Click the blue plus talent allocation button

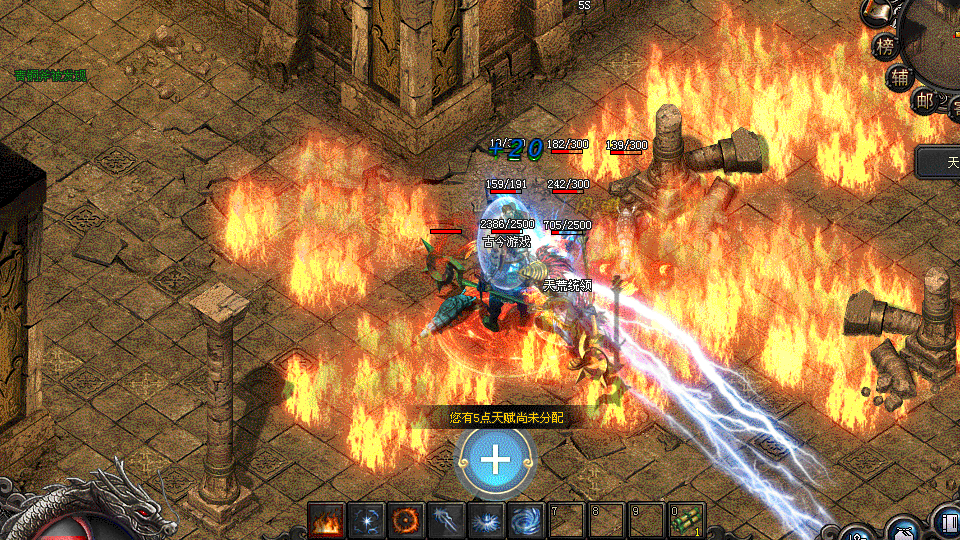[x=496, y=459]
